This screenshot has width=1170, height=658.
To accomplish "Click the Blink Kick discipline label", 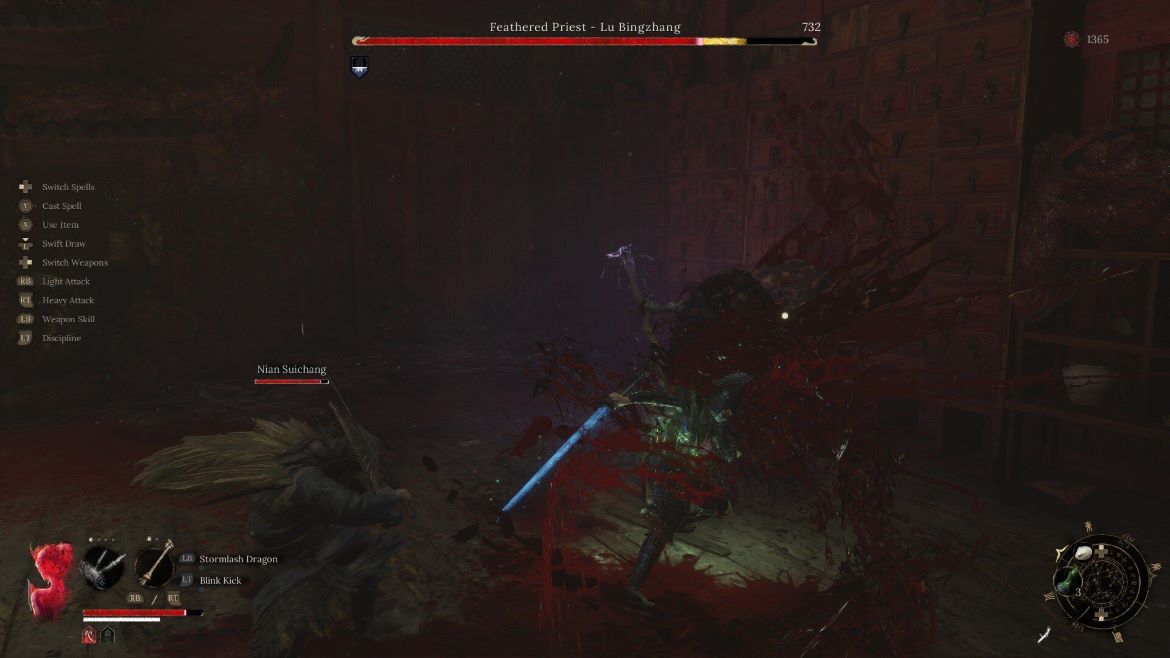I will click(x=220, y=580).
